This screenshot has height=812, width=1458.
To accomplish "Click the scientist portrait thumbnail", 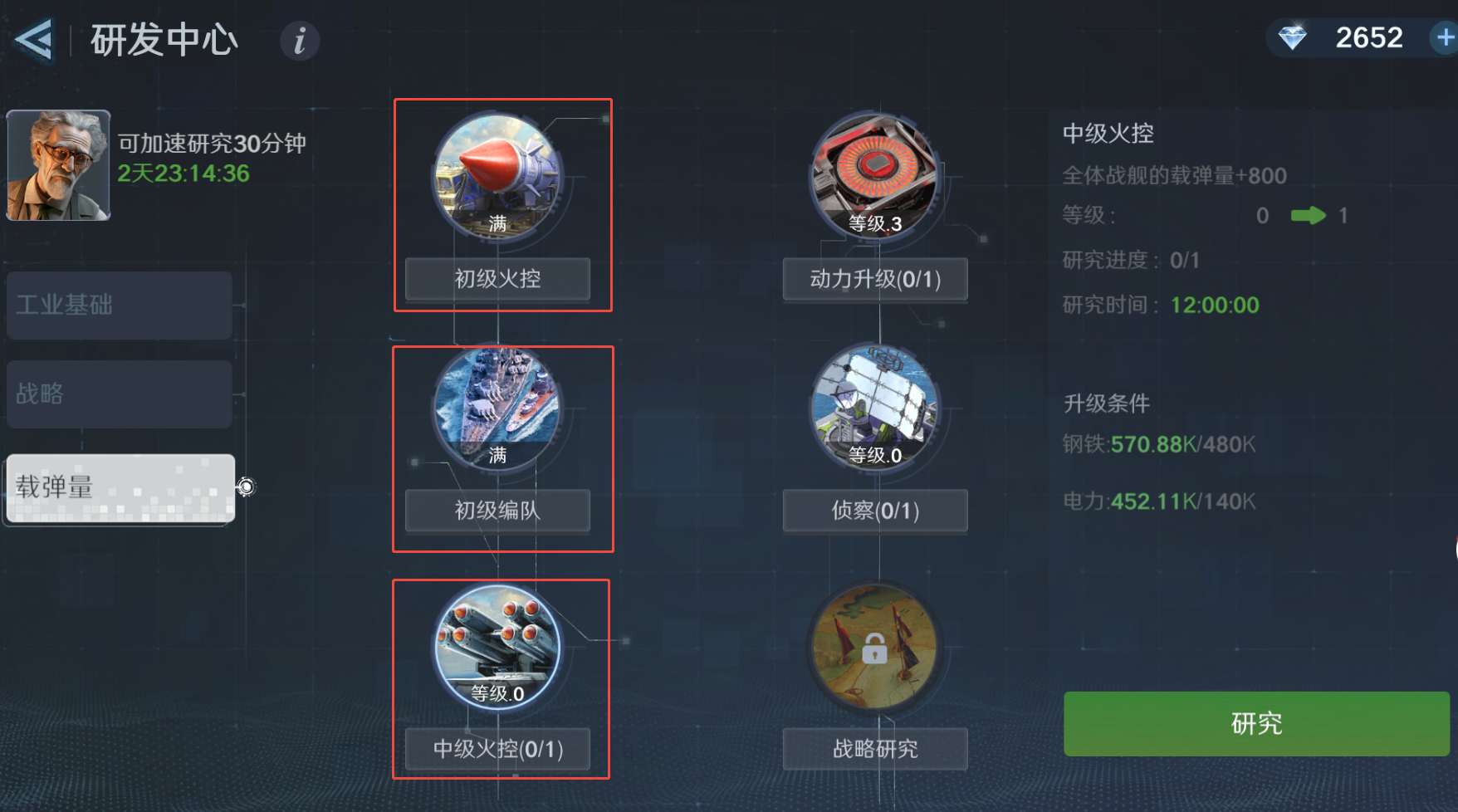I will point(57,164).
